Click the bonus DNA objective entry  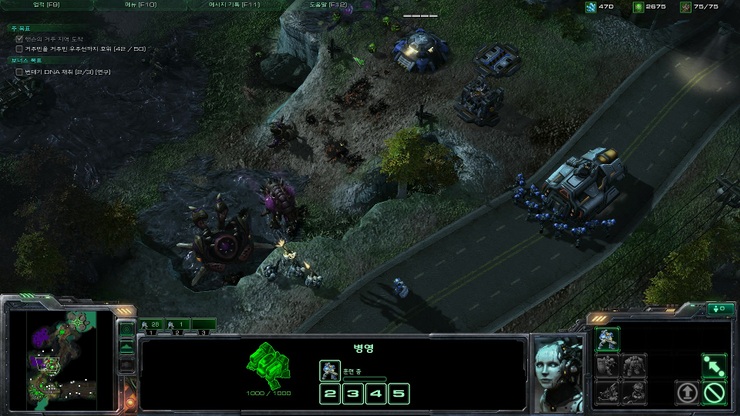[70, 72]
